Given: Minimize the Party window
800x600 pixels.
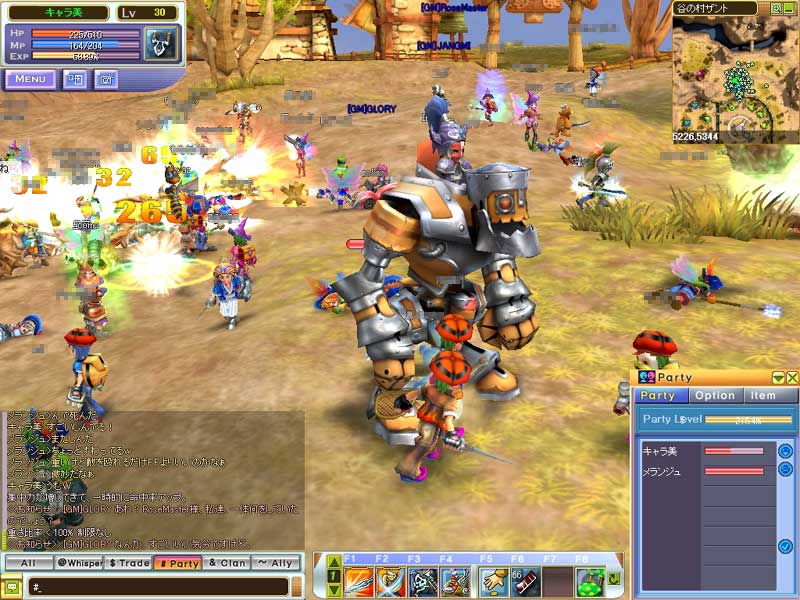Looking at the screenshot, I should tap(779, 377).
